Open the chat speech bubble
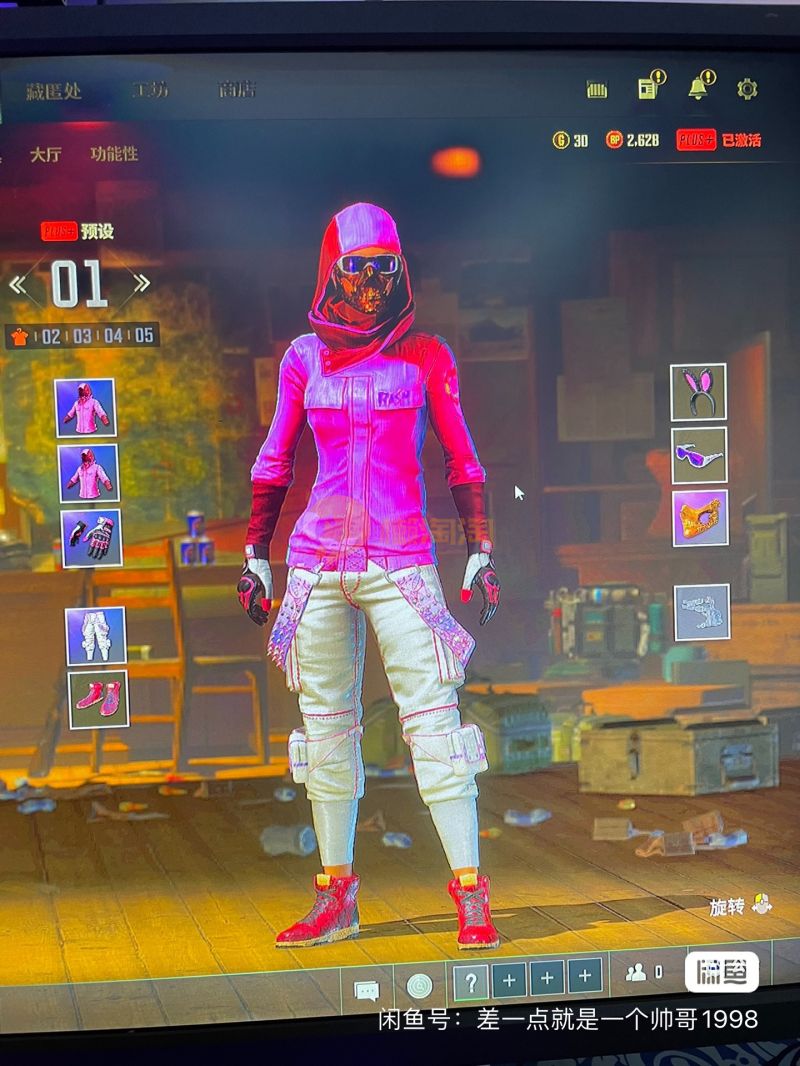Viewport: 800px width, 1066px height. [x=367, y=991]
